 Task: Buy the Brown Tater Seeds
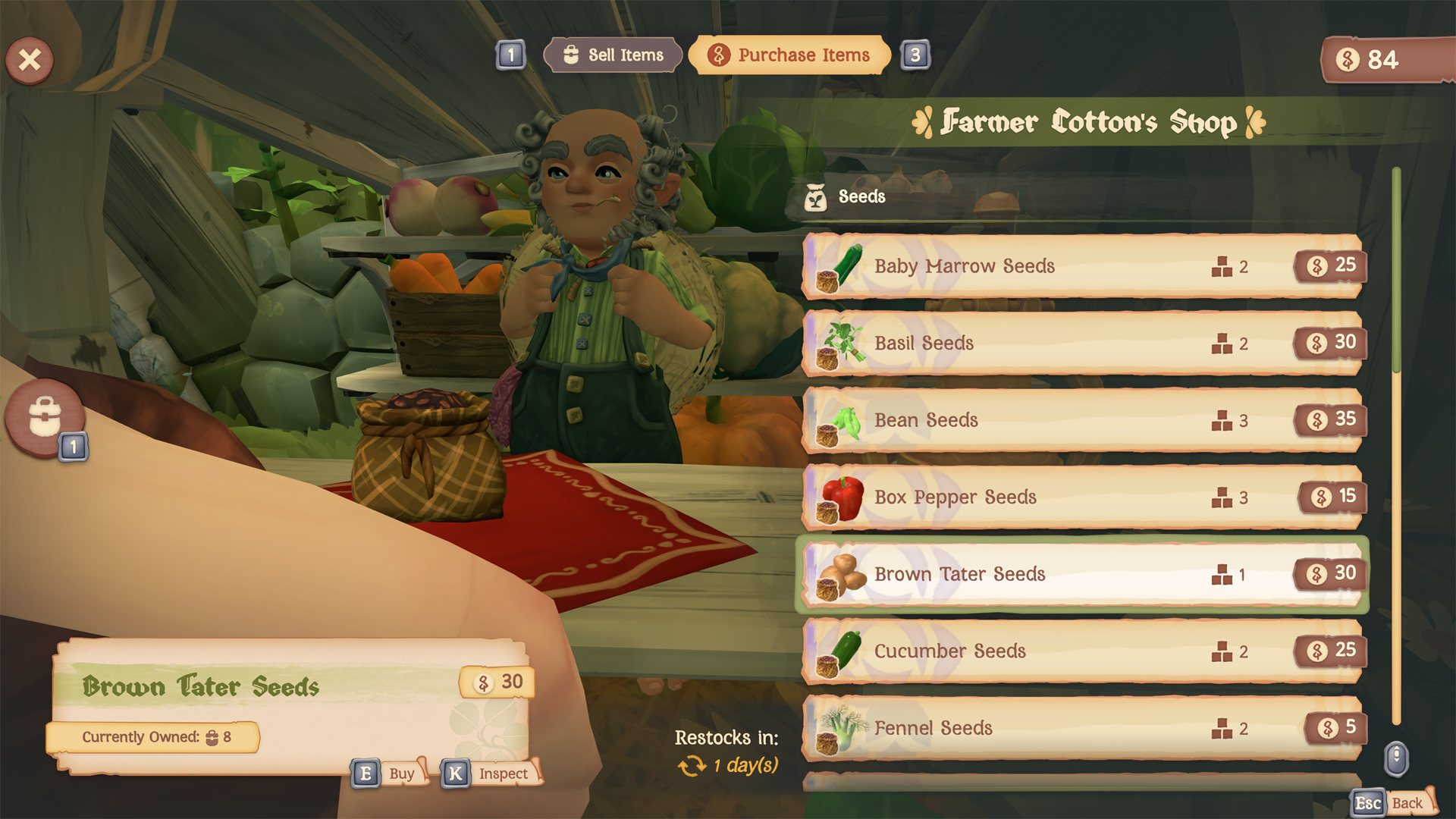click(x=389, y=773)
